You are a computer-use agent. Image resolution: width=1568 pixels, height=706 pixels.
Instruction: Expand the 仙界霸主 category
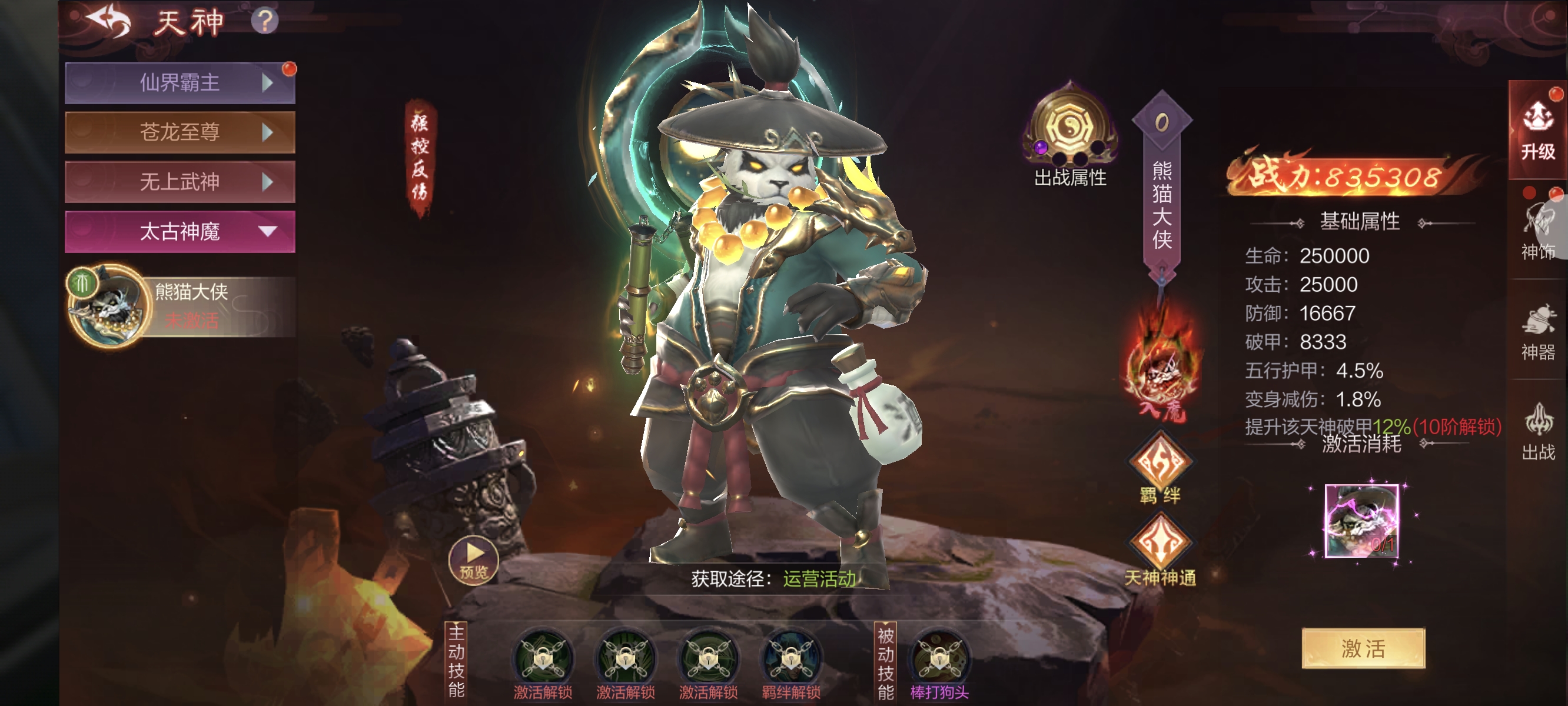click(x=180, y=83)
